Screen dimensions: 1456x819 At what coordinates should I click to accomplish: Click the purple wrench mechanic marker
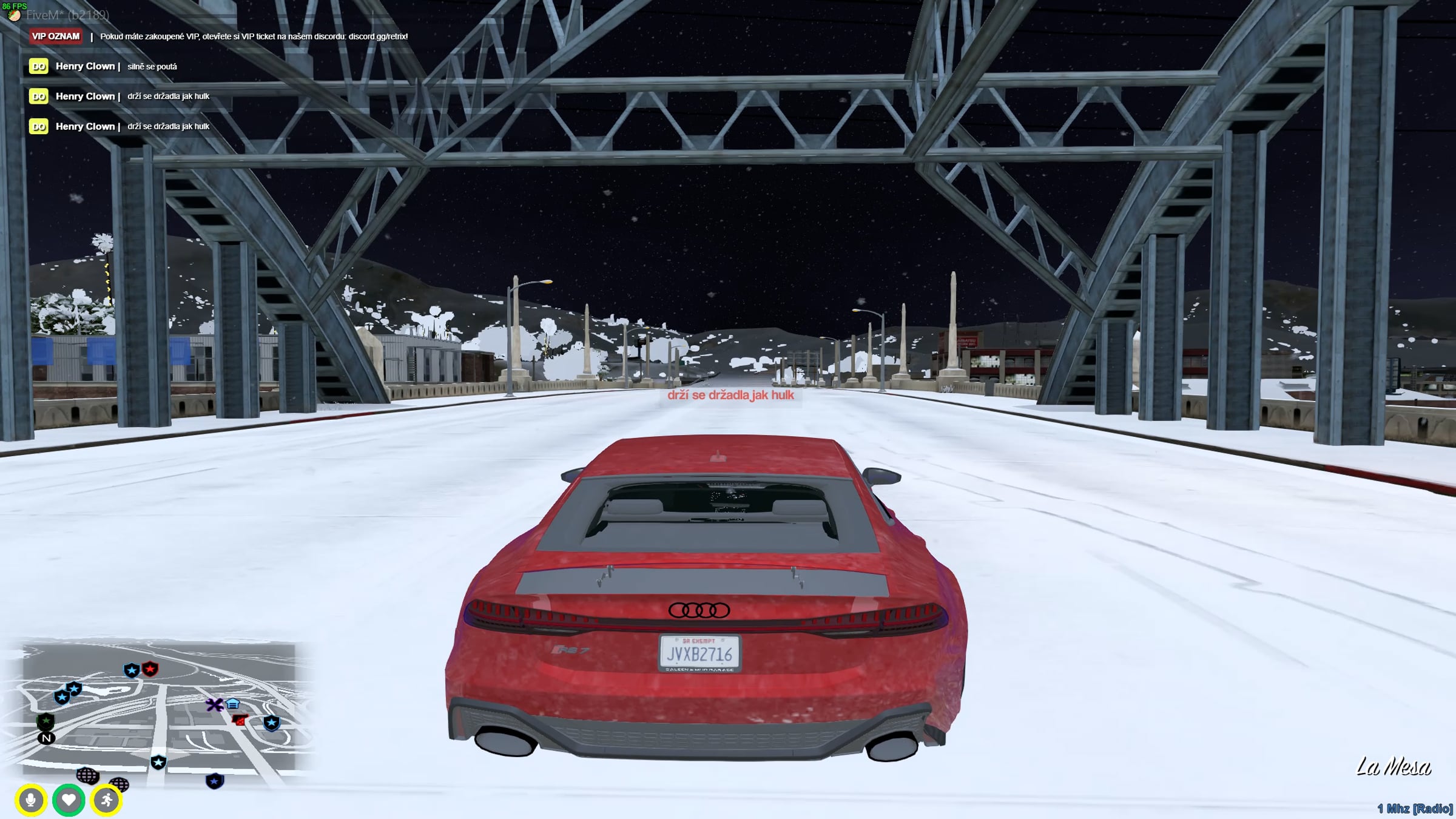214,705
